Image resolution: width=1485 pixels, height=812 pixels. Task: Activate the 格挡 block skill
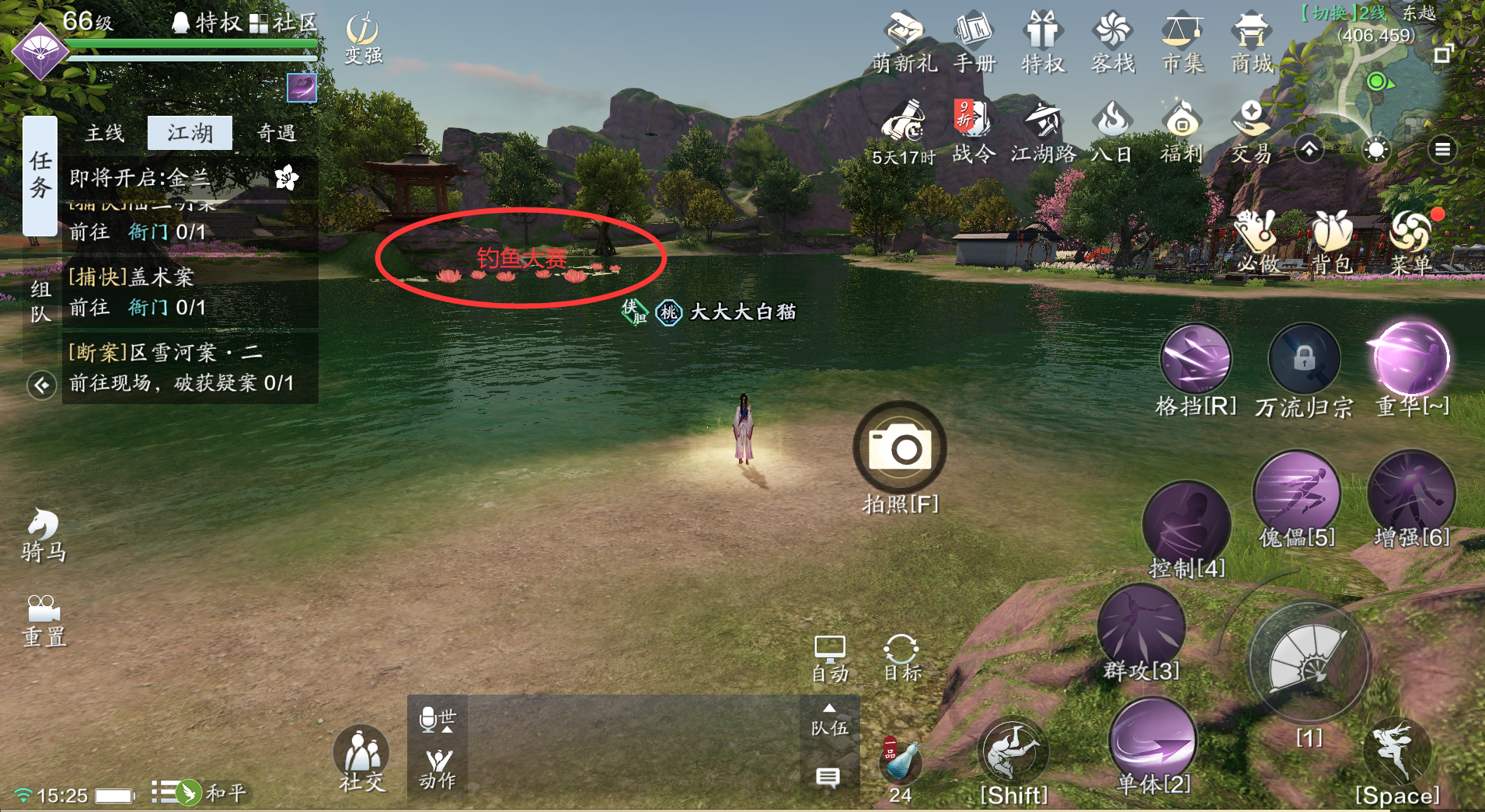click(x=1195, y=361)
